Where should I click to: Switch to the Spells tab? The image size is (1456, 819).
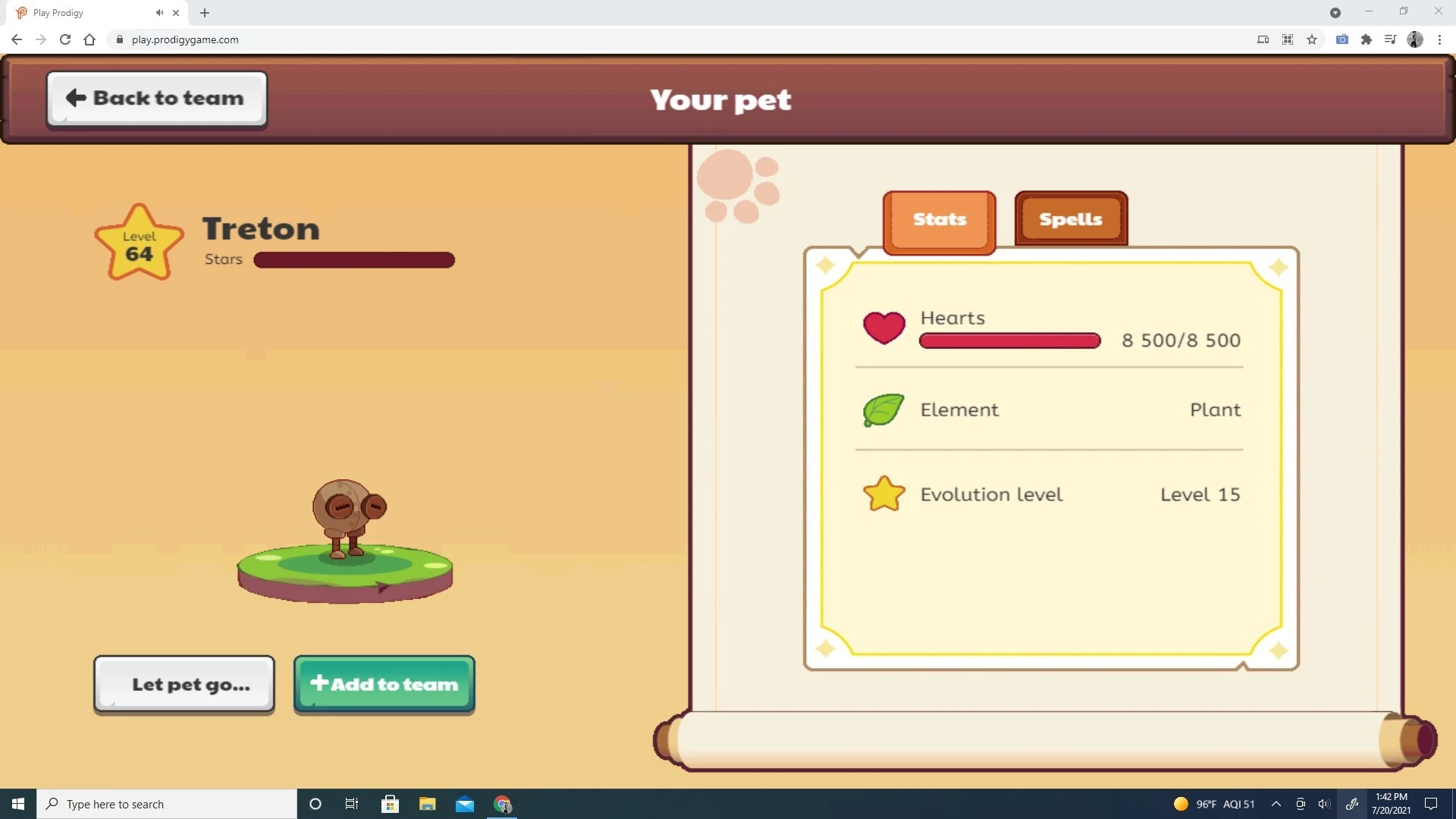[x=1071, y=219]
